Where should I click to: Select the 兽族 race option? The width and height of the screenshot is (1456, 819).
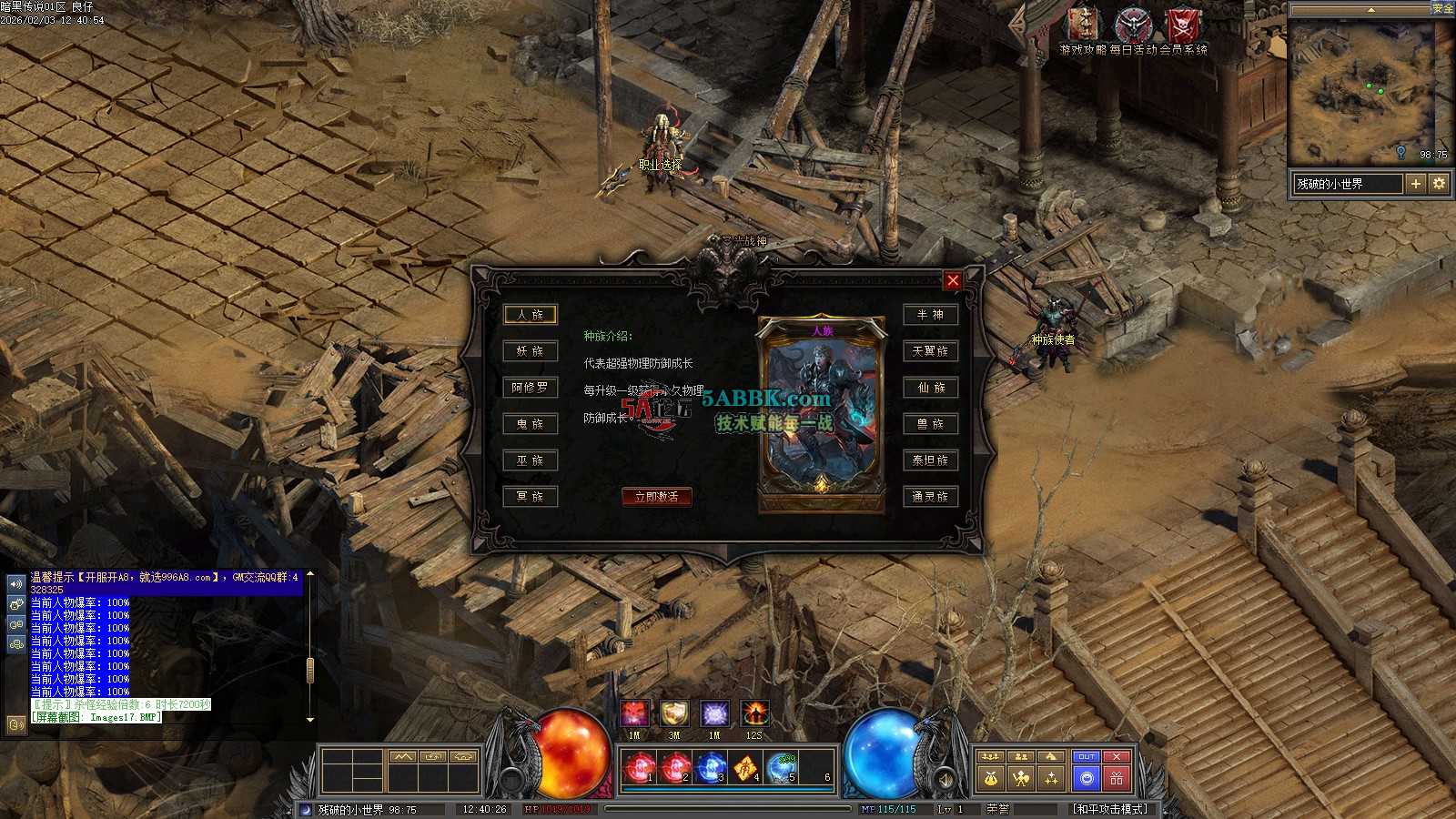point(930,424)
